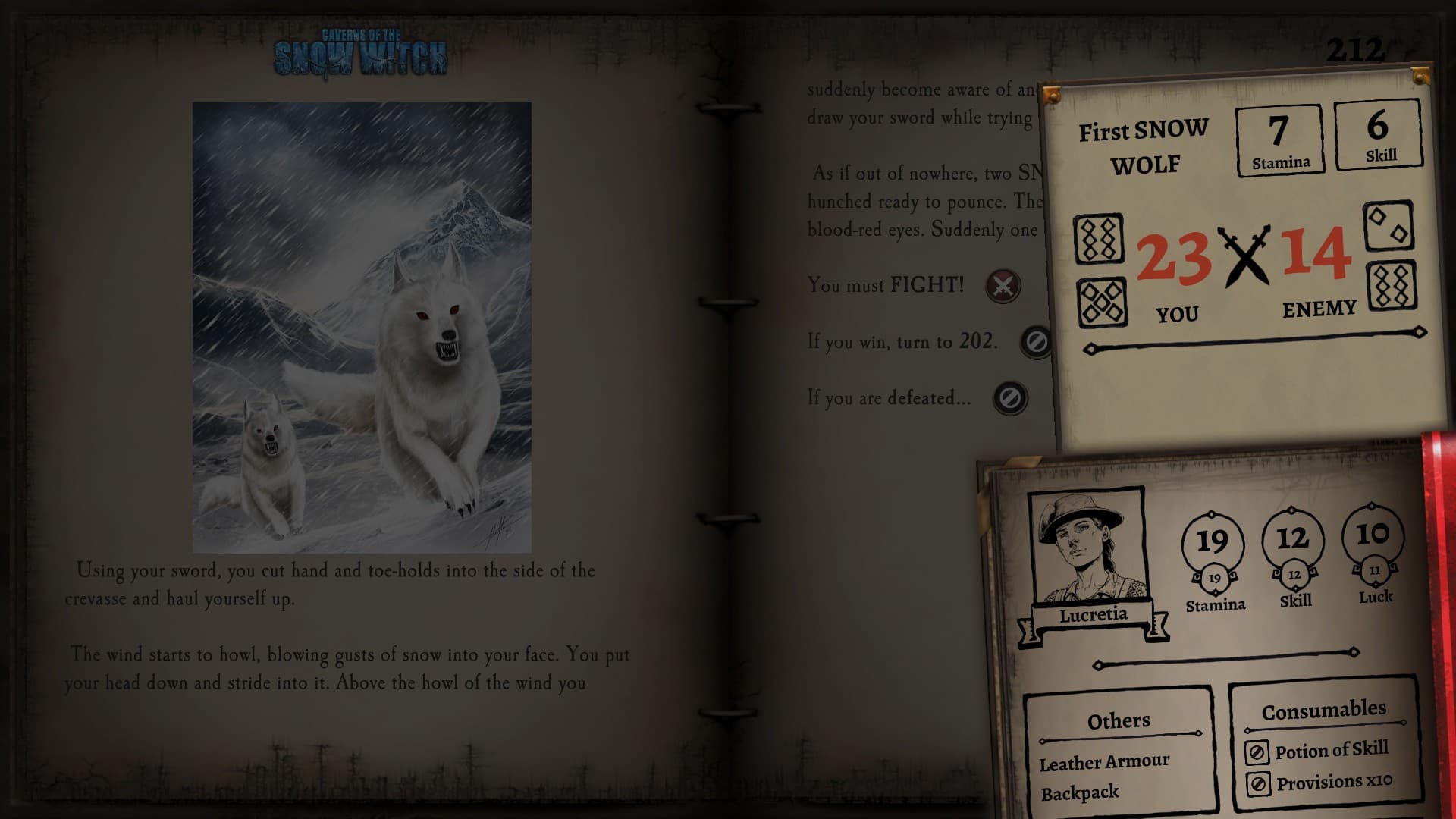Click the 'You must FIGHT!' text
This screenshot has height=819, width=1456.
tap(884, 286)
